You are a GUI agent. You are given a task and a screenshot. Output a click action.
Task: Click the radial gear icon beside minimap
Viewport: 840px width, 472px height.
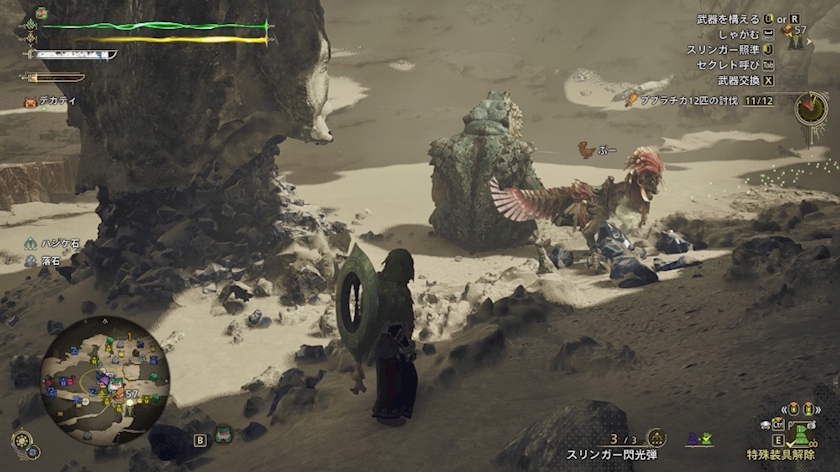[x=21, y=440]
